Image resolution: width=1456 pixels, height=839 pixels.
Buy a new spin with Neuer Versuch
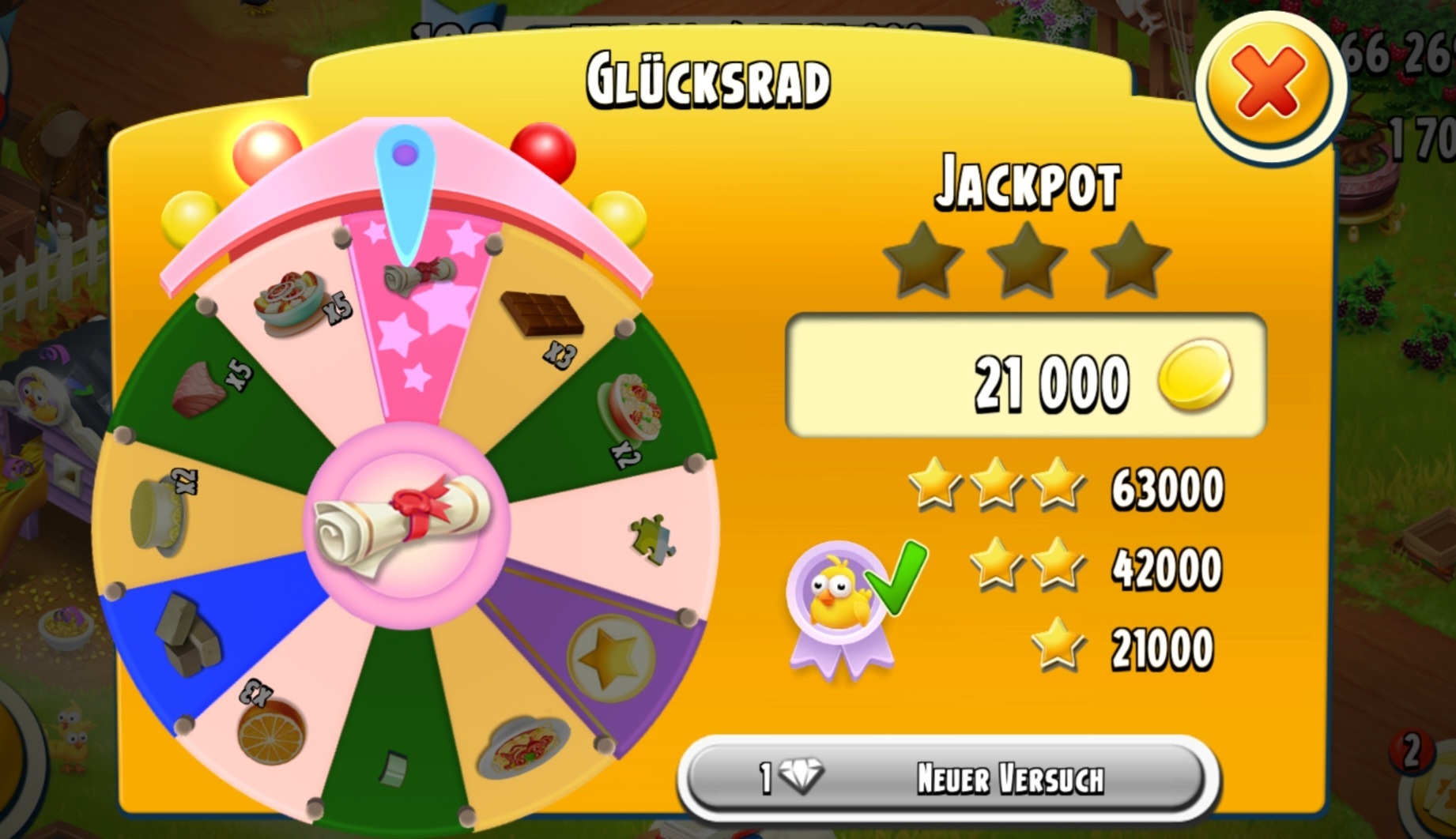coord(947,778)
